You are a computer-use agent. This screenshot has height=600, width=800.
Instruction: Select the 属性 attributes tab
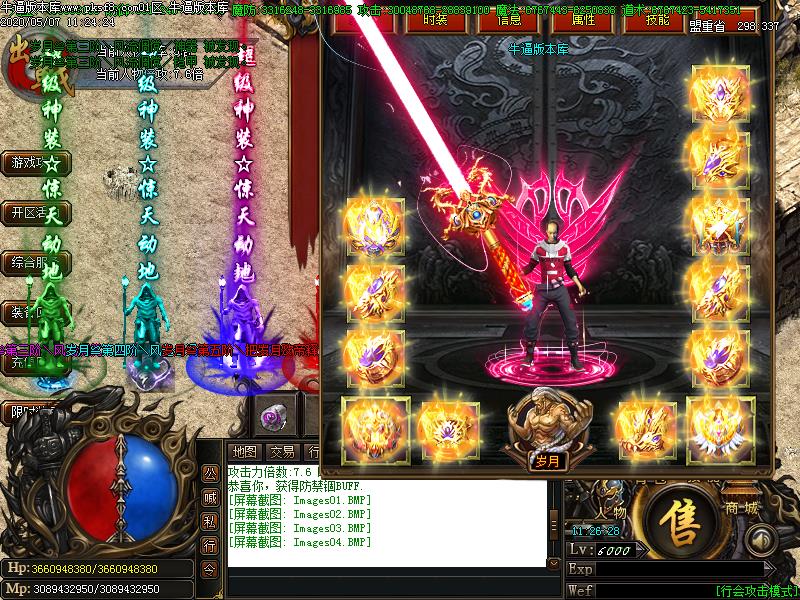coord(584,20)
